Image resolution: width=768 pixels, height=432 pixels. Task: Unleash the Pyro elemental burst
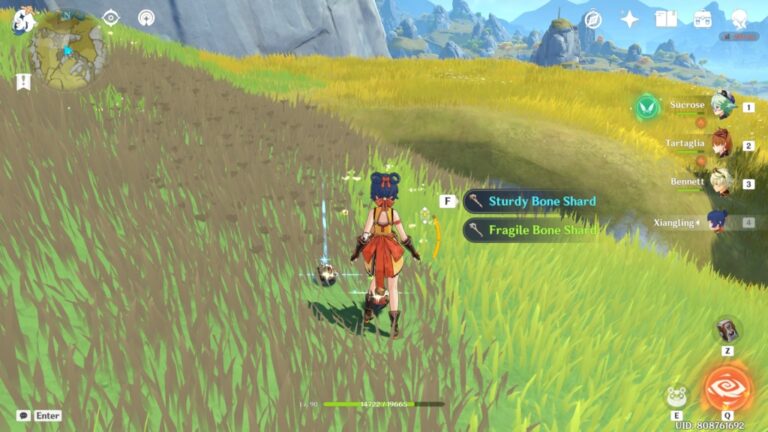[x=726, y=390]
